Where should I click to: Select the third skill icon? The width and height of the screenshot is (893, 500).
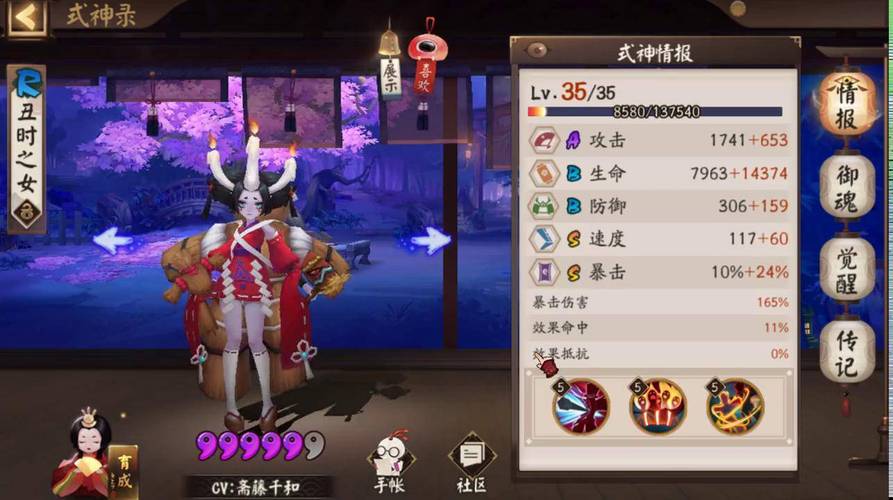[734, 405]
